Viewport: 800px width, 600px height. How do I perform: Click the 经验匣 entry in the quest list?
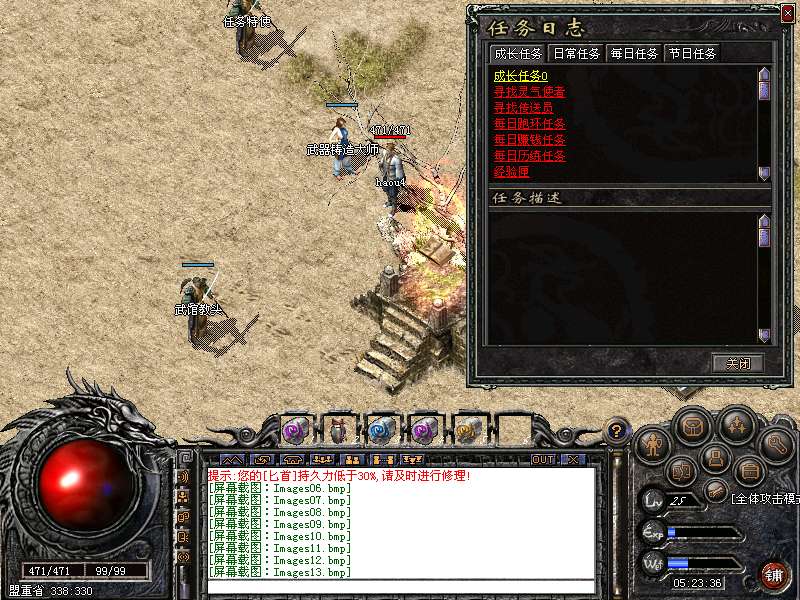click(511, 172)
